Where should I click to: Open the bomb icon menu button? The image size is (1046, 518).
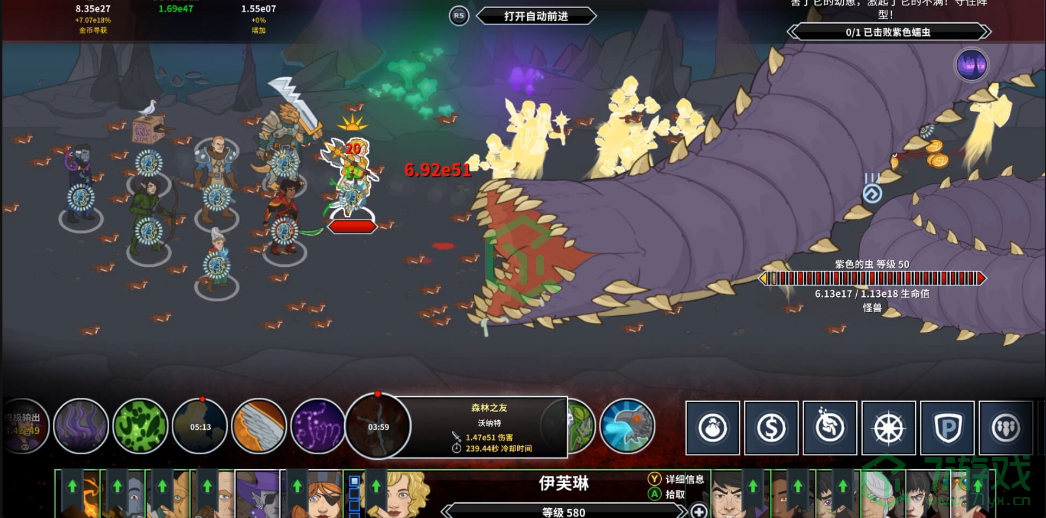[x=713, y=428]
